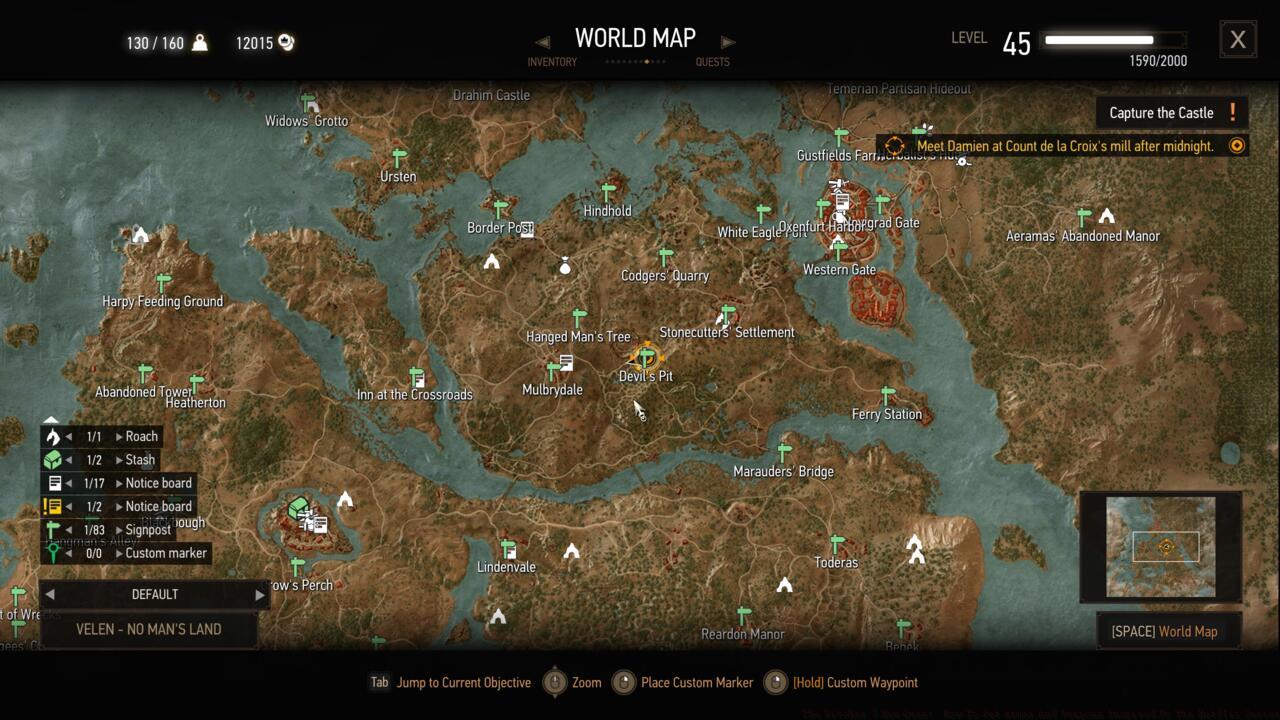The image size is (1280, 720).
Task: Click the minimap overview thumbnail
Action: coord(1160,546)
